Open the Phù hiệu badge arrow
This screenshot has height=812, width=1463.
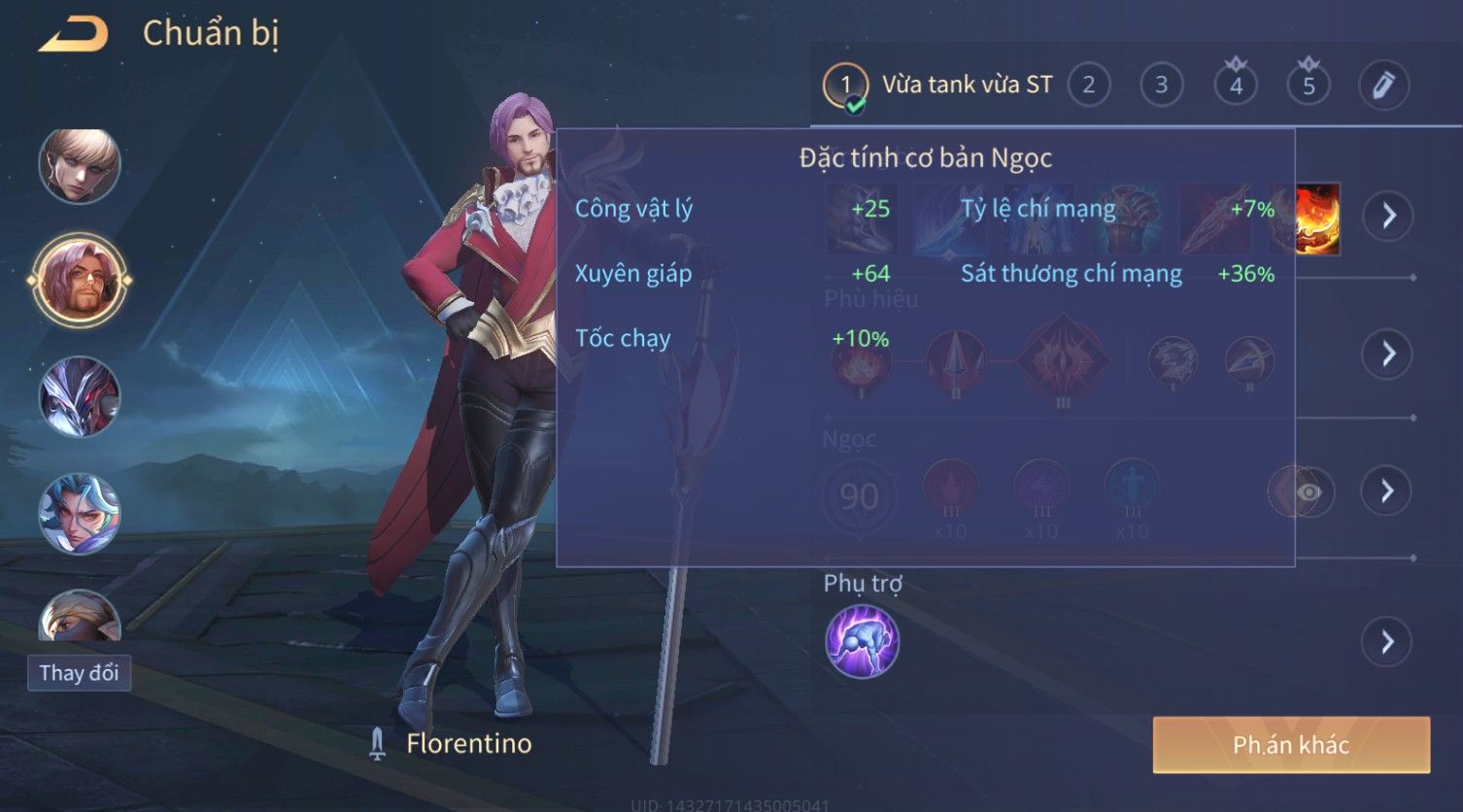pos(1388,354)
